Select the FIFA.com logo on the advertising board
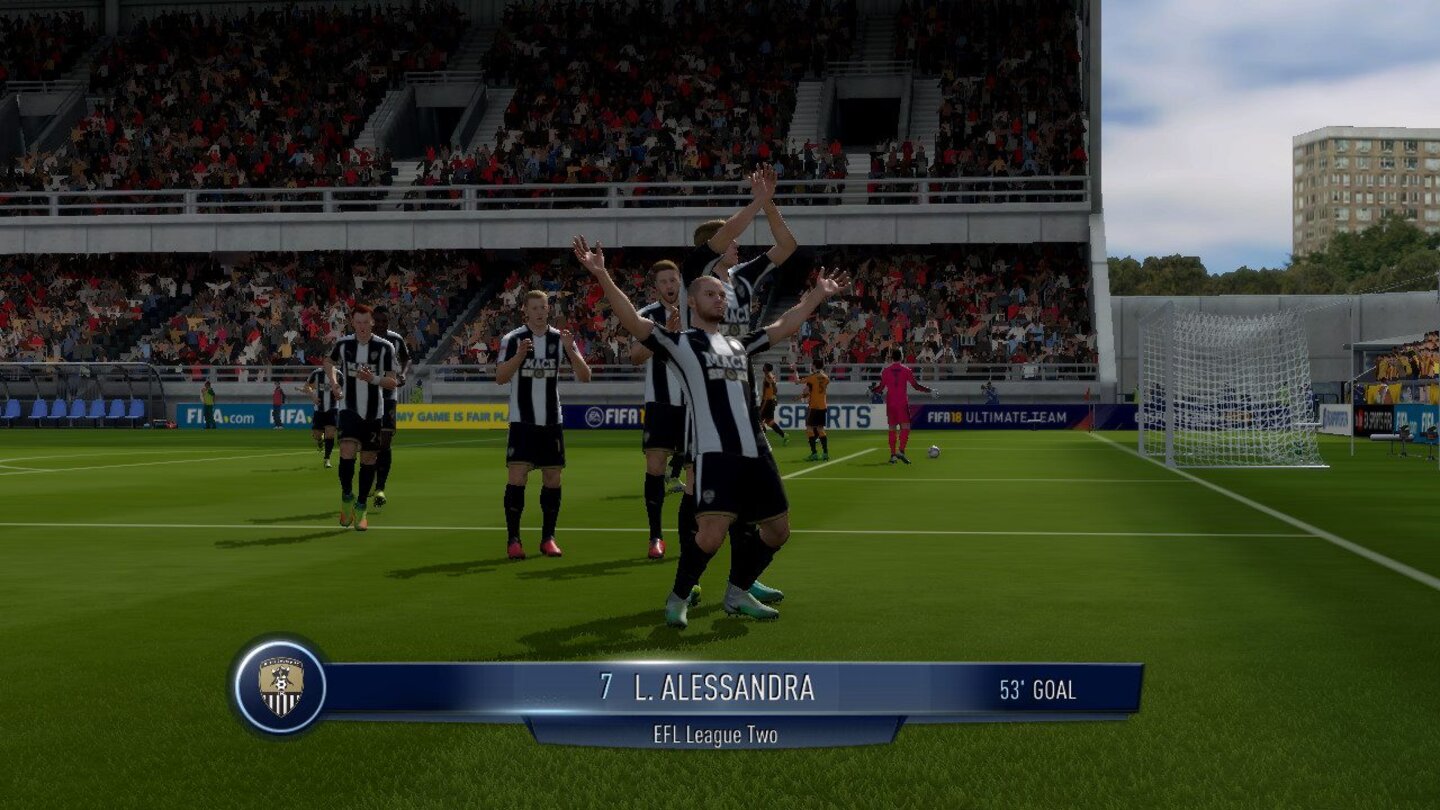 (219, 414)
